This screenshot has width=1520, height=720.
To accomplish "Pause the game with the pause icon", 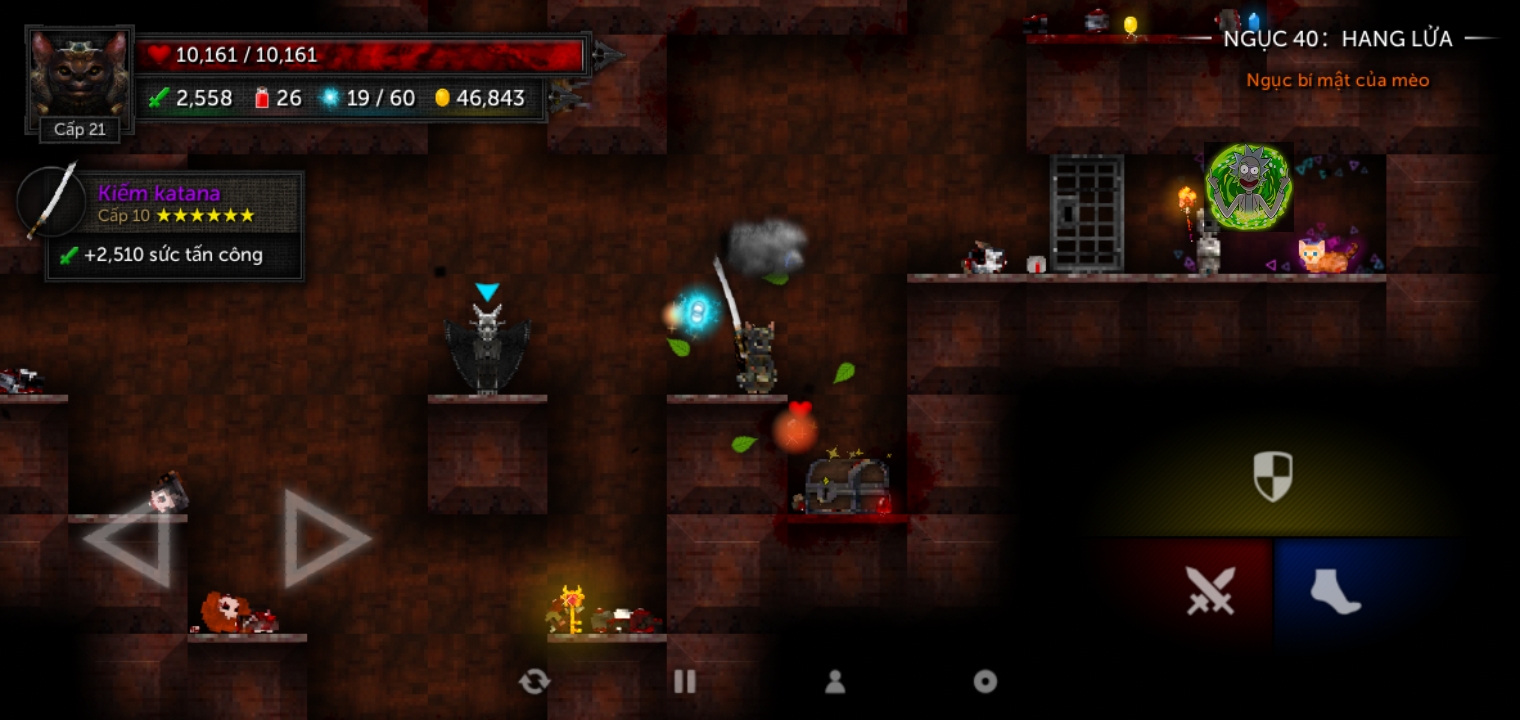I will (685, 682).
